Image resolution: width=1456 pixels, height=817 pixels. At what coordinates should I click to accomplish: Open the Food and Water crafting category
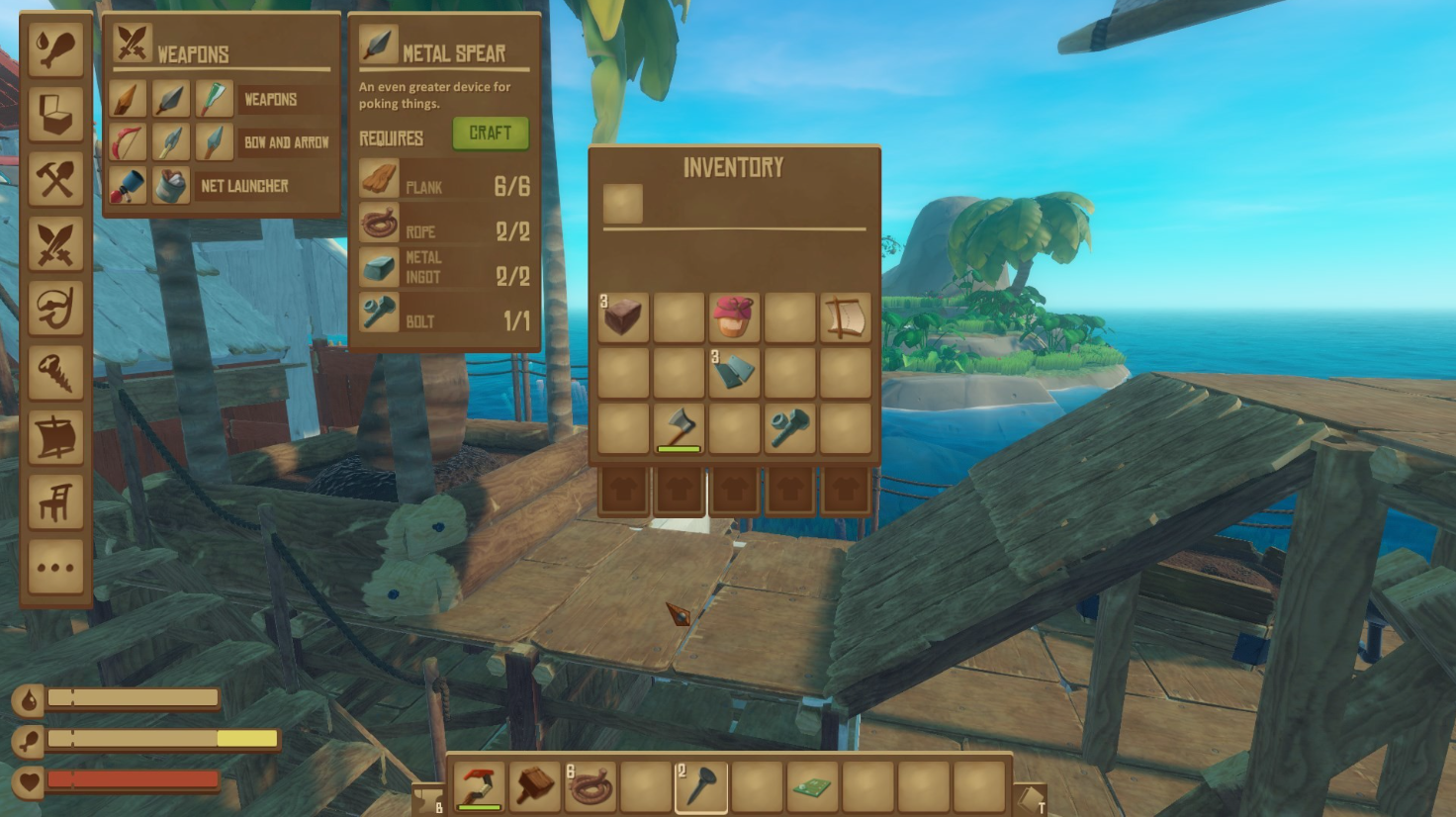pyautogui.click(x=56, y=49)
